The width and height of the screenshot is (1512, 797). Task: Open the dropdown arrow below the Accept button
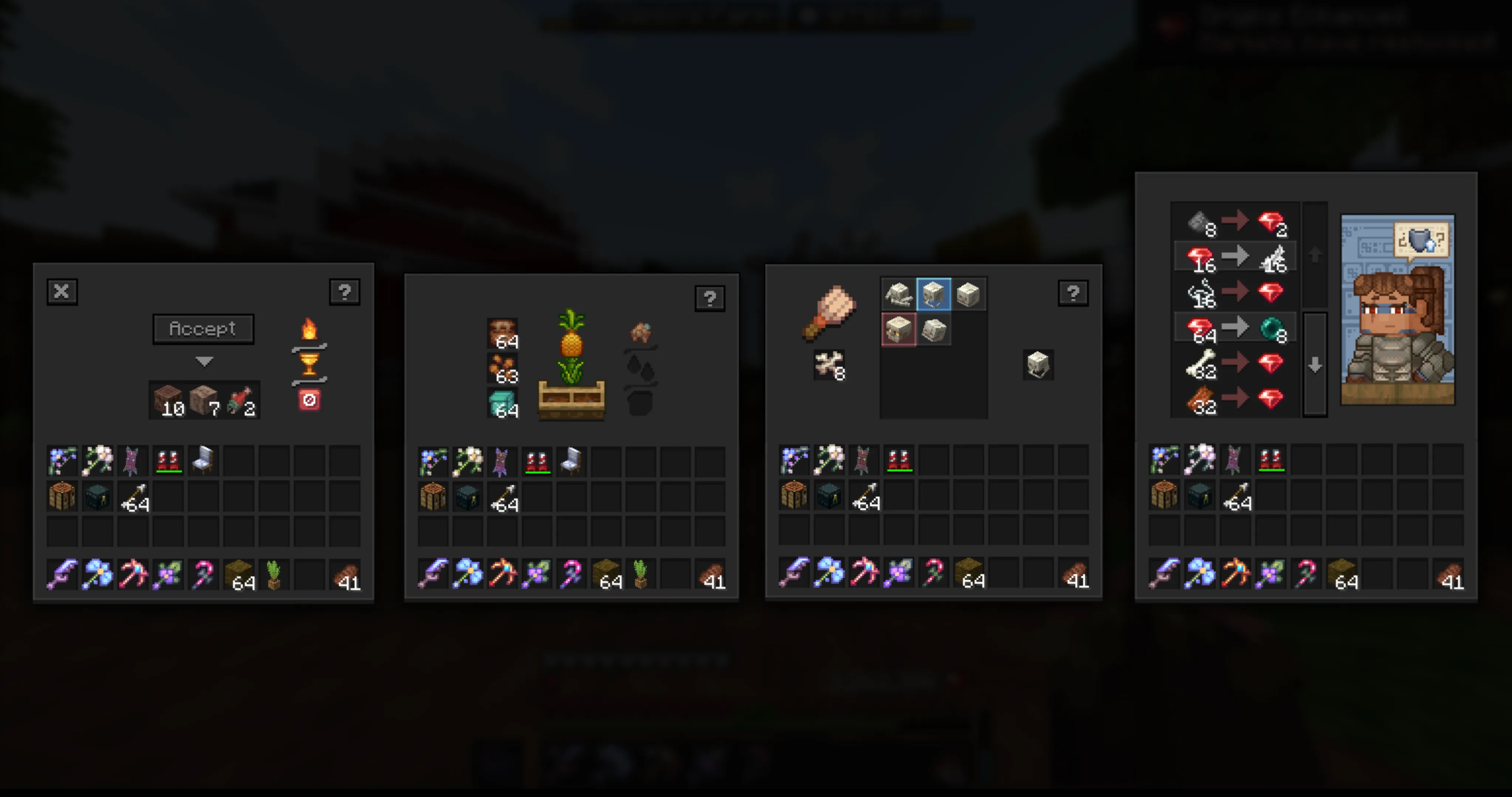coord(204,362)
